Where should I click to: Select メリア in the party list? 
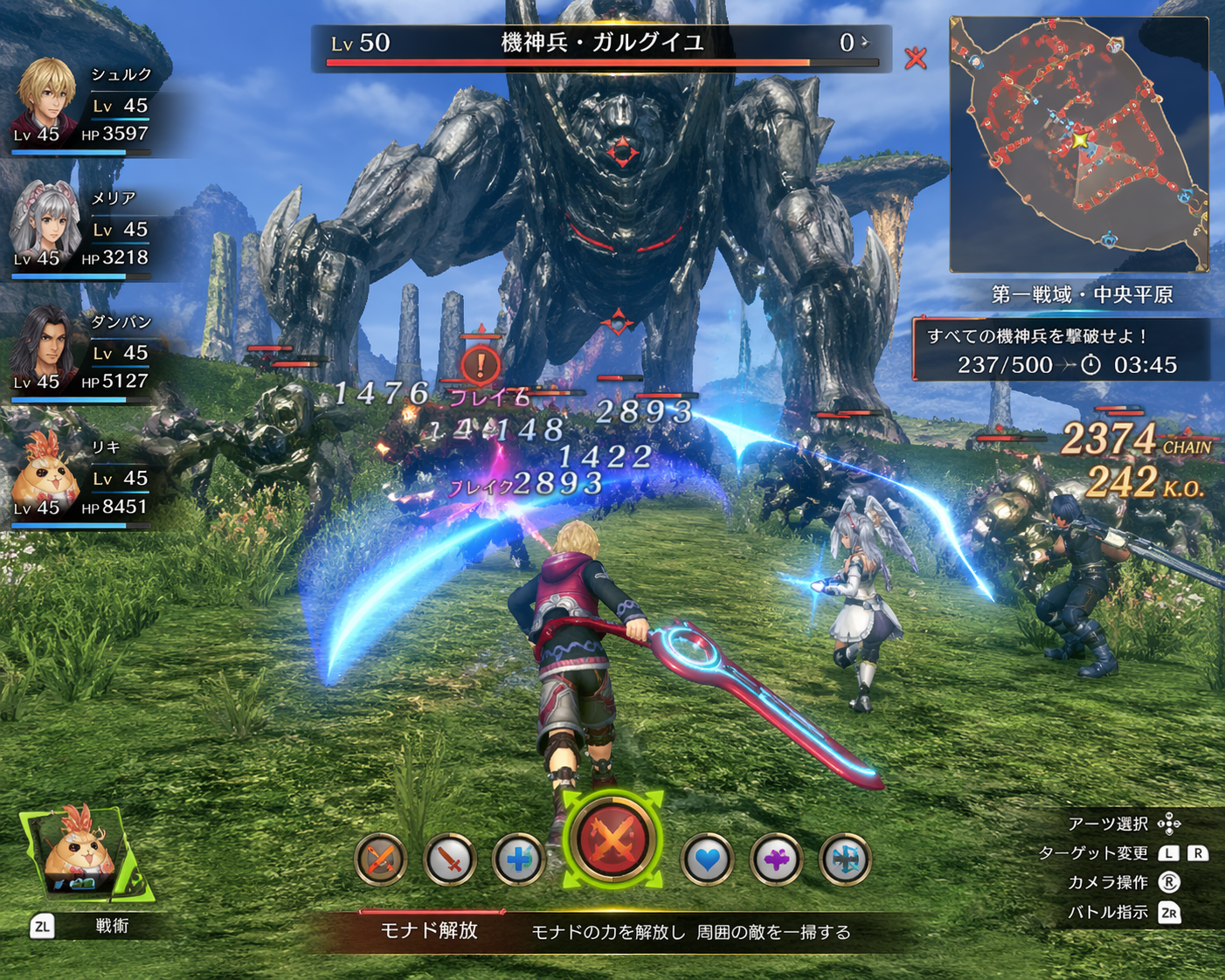point(83,230)
